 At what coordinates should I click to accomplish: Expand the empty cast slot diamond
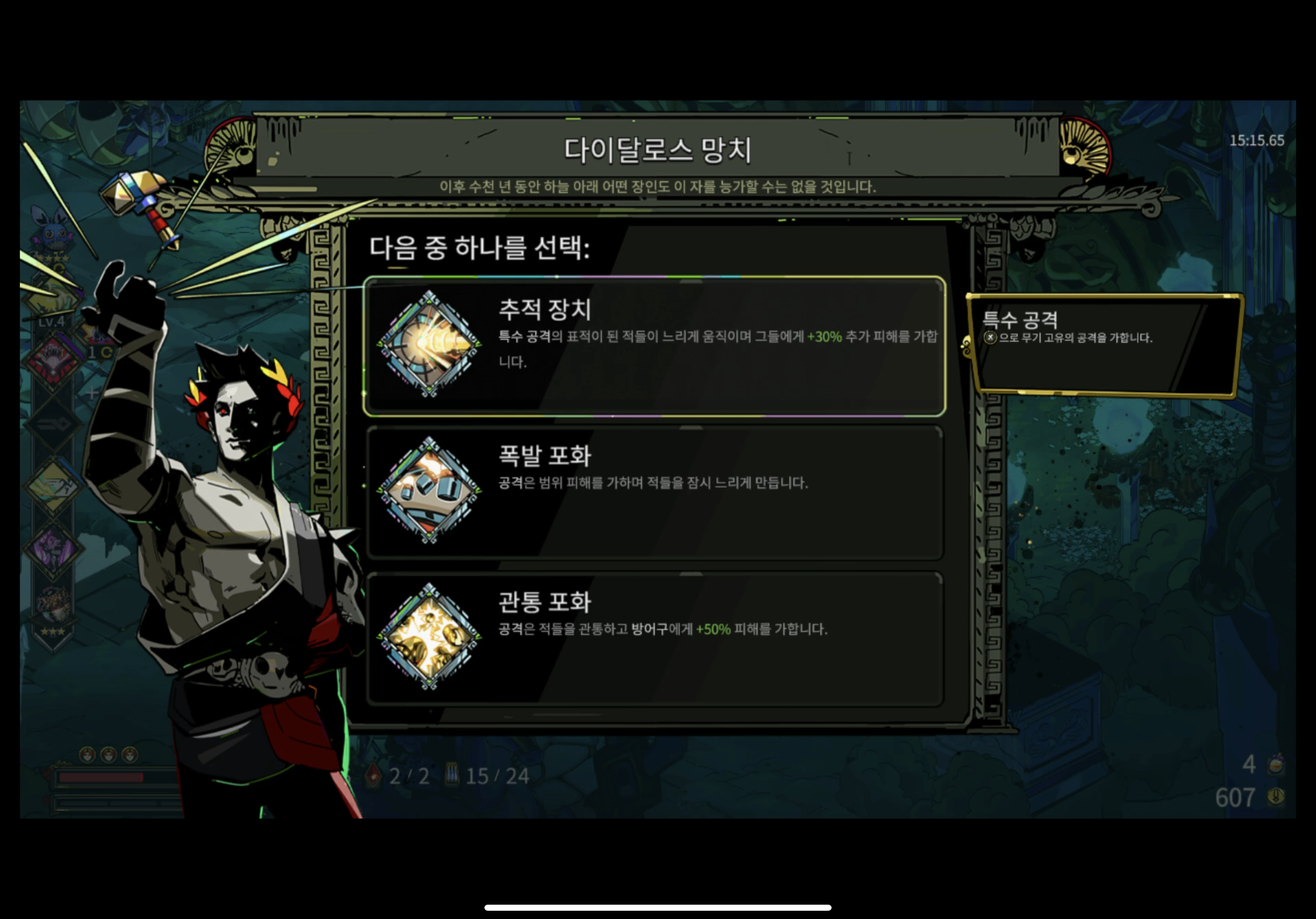click(x=93, y=393)
